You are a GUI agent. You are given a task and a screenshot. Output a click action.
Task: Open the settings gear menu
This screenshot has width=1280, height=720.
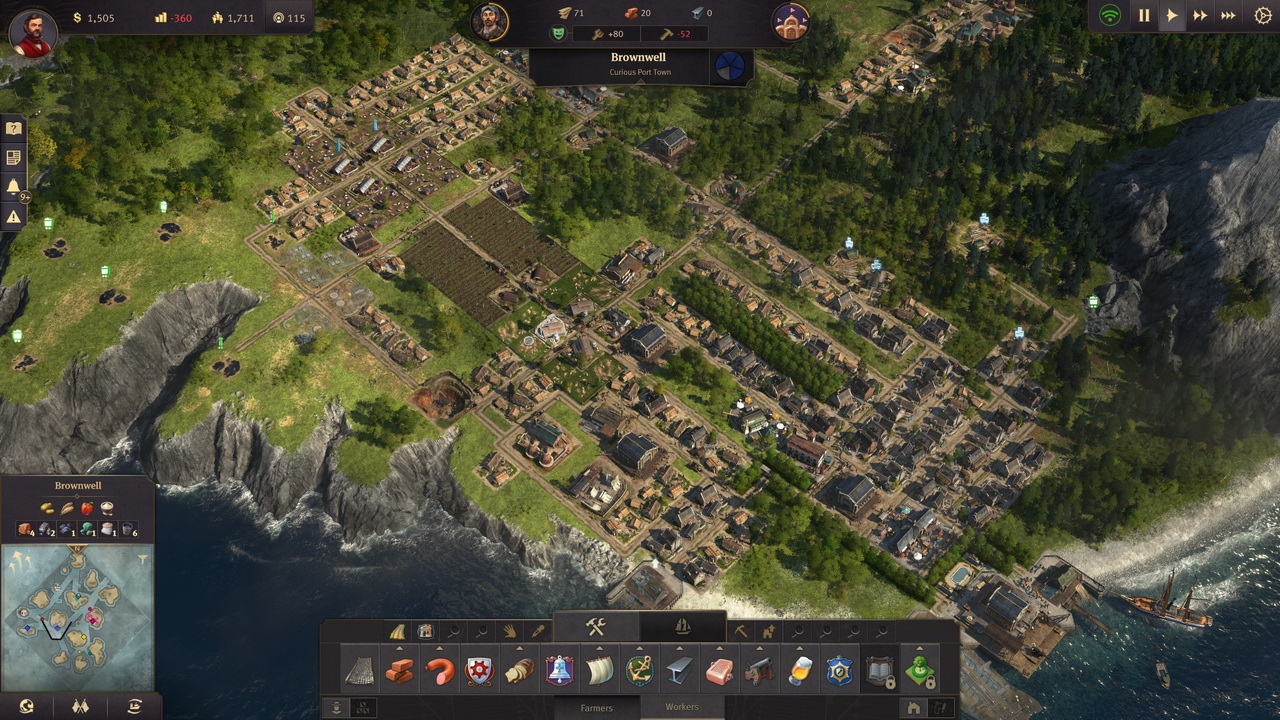(x=1257, y=16)
